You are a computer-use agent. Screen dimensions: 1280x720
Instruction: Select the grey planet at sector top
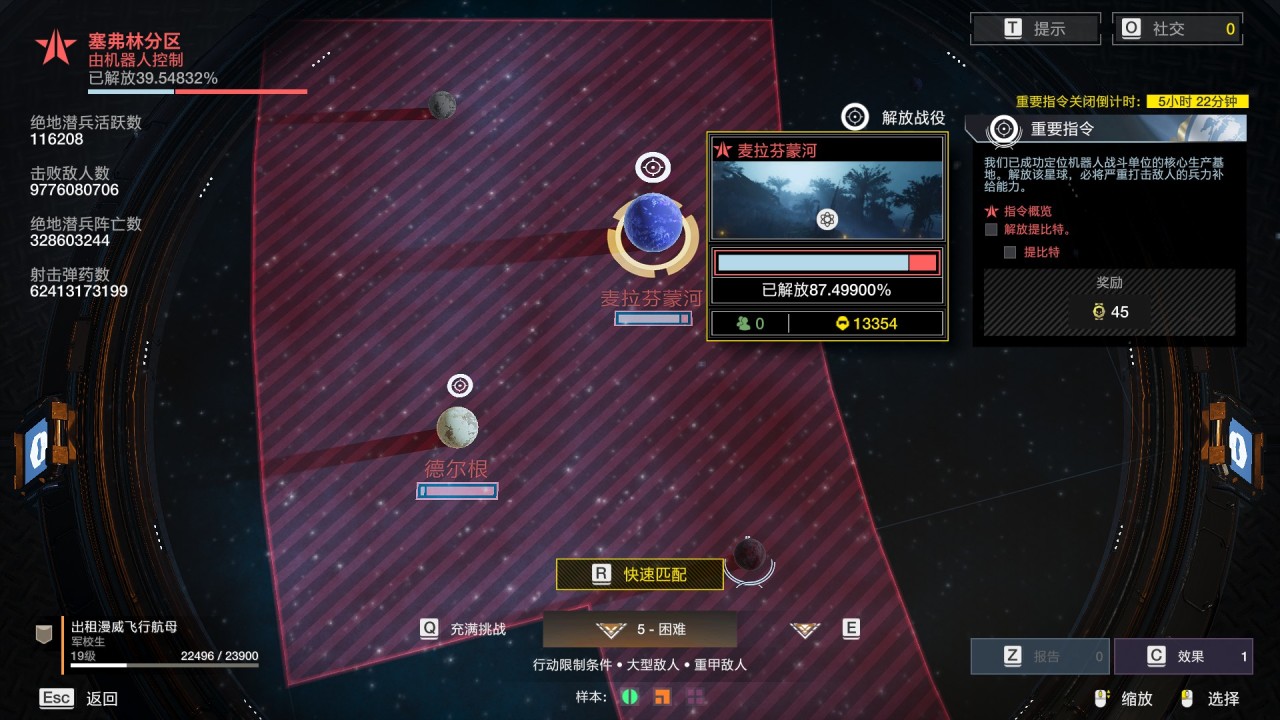[x=442, y=104]
